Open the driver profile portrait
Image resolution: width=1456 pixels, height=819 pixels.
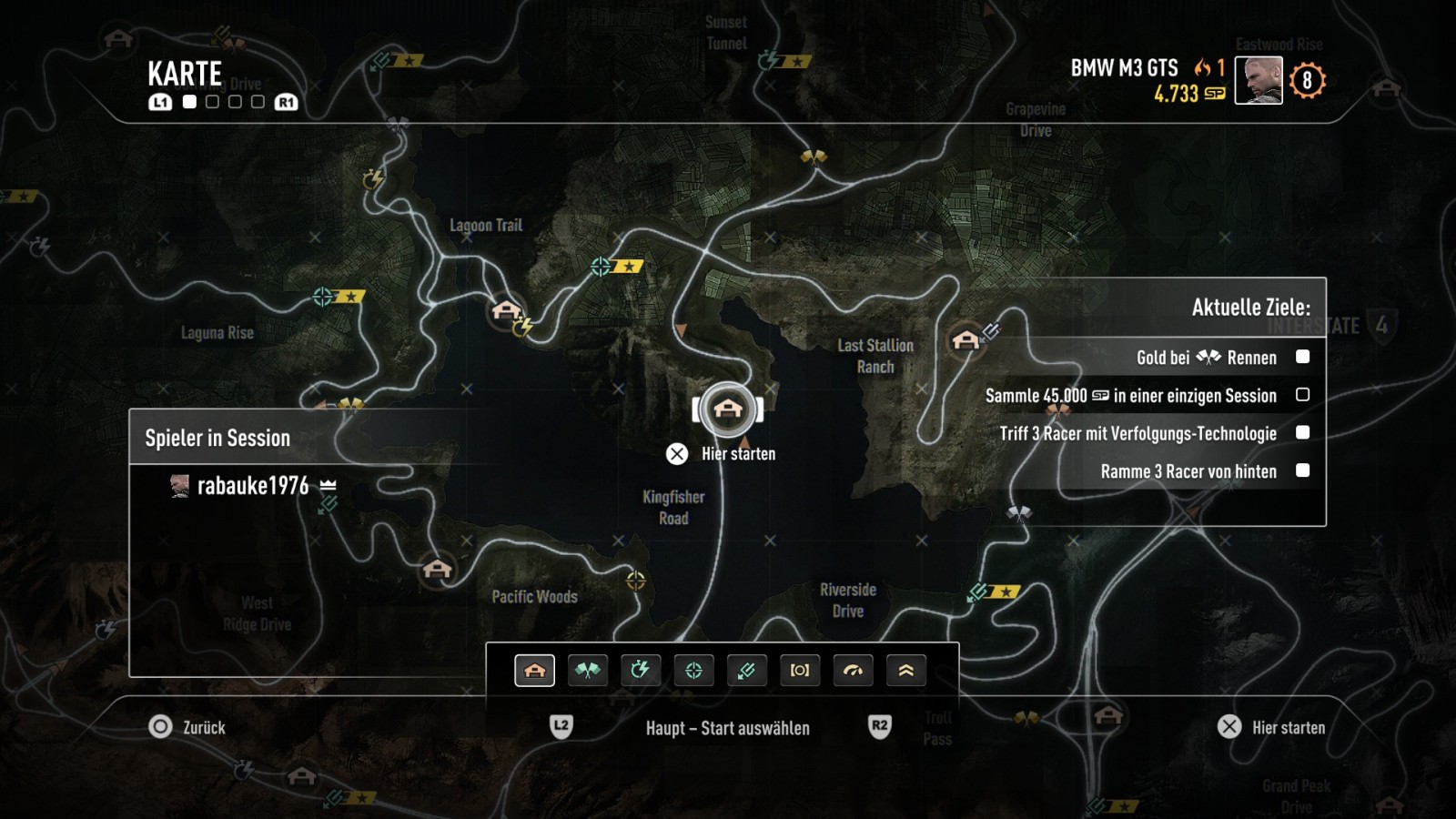point(1259,80)
